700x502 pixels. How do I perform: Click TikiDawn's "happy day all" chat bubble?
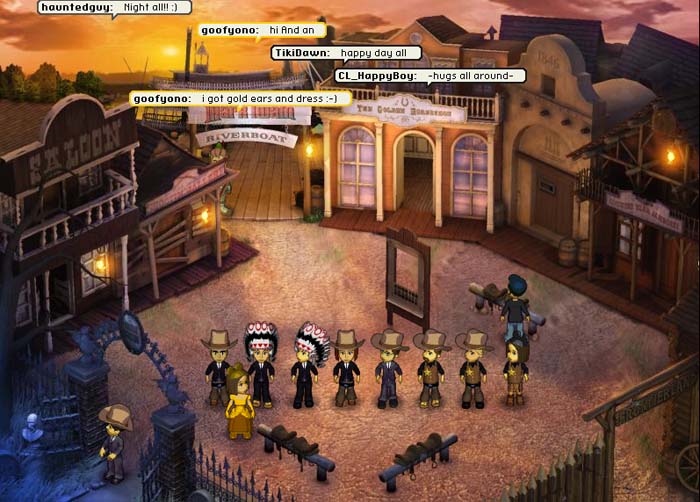tap(346, 53)
